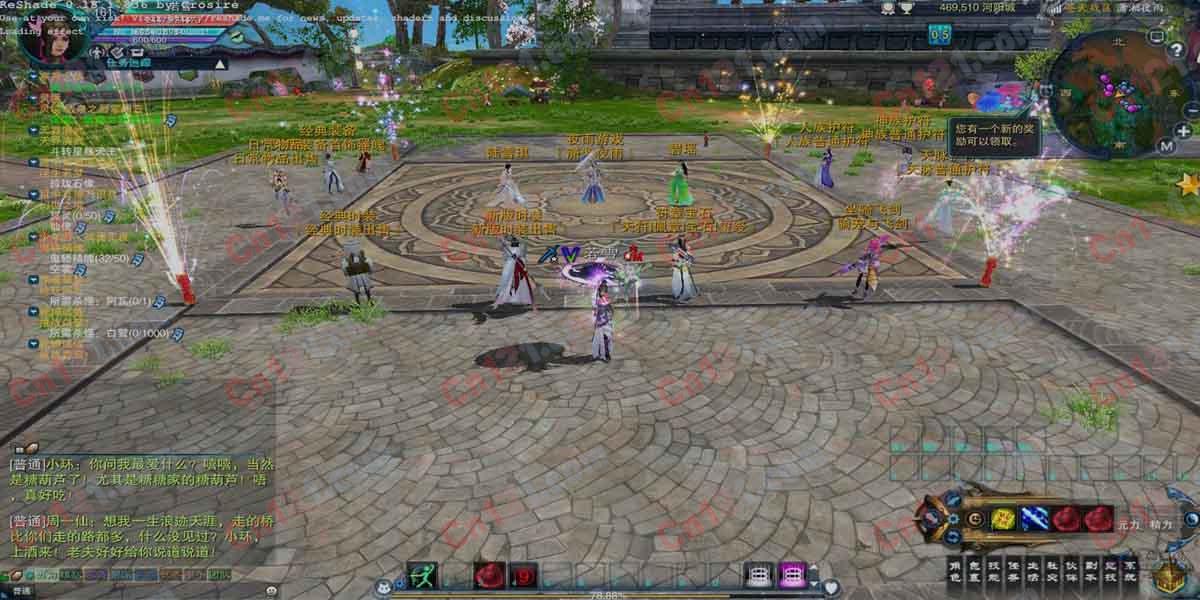Image resolution: width=1200 pixels, height=600 pixels.
Task: Click the M button beside the minimap
Action: [1166, 145]
